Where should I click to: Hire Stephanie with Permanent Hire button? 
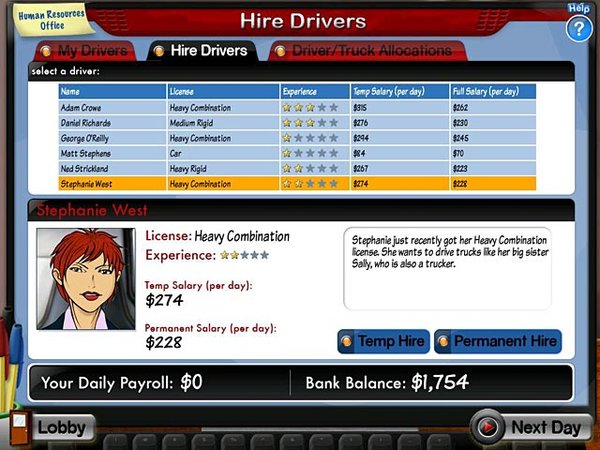tap(497, 341)
